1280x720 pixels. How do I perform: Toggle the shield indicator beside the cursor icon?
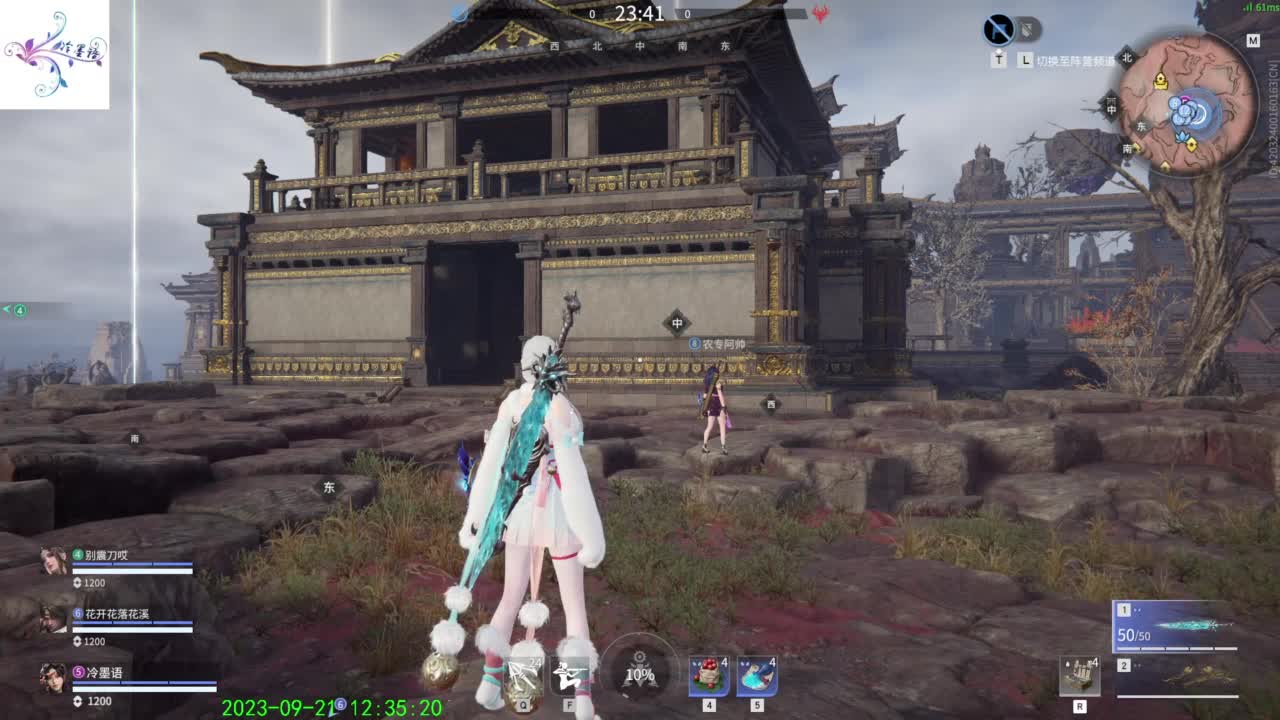tap(1026, 28)
